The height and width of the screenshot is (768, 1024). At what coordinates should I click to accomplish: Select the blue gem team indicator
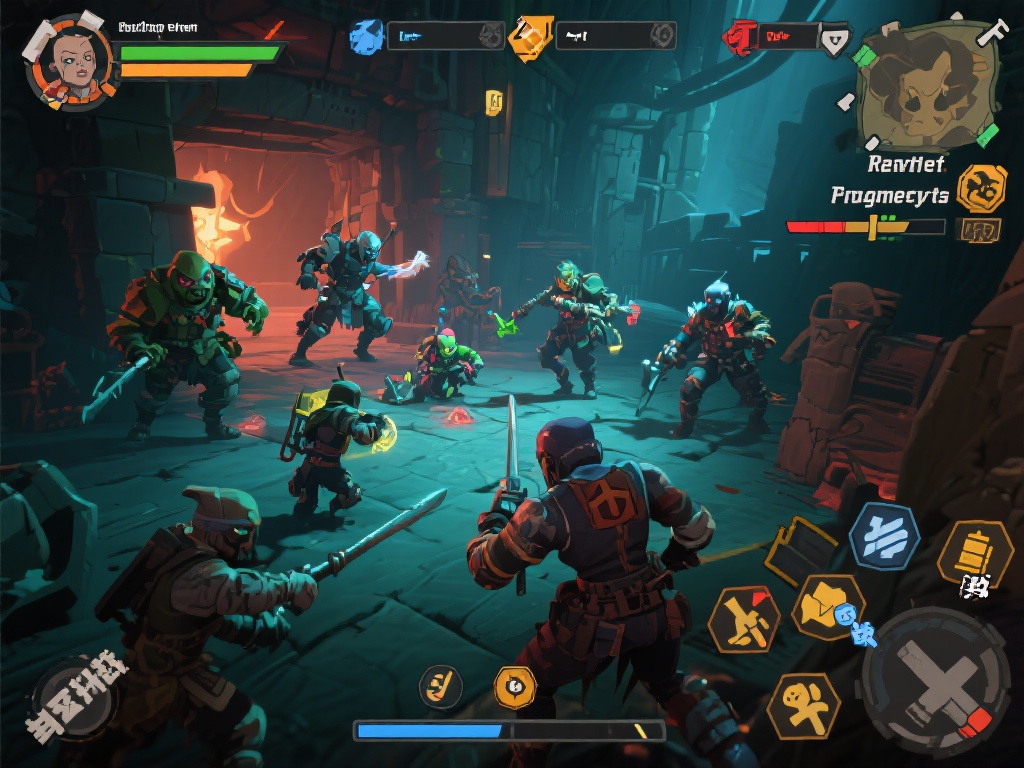(x=366, y=36)
